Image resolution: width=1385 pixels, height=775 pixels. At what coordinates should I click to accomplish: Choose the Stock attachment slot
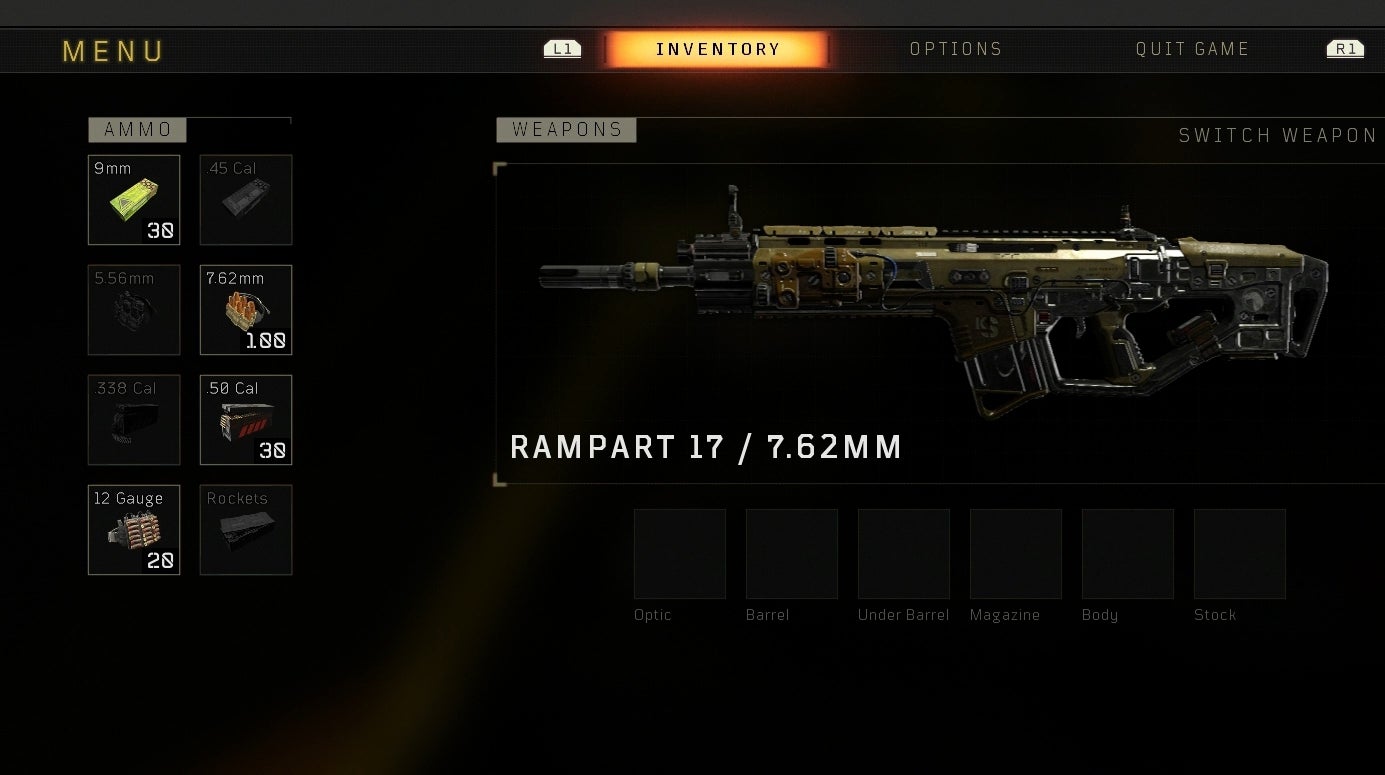pos(1240,554)
